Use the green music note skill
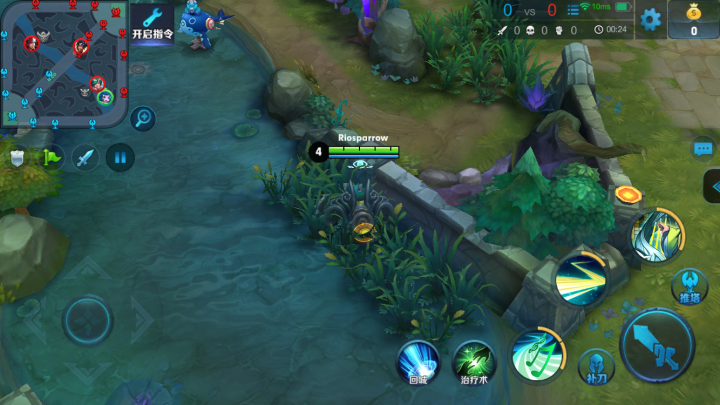Screen dimensions: 720x405 538,356
